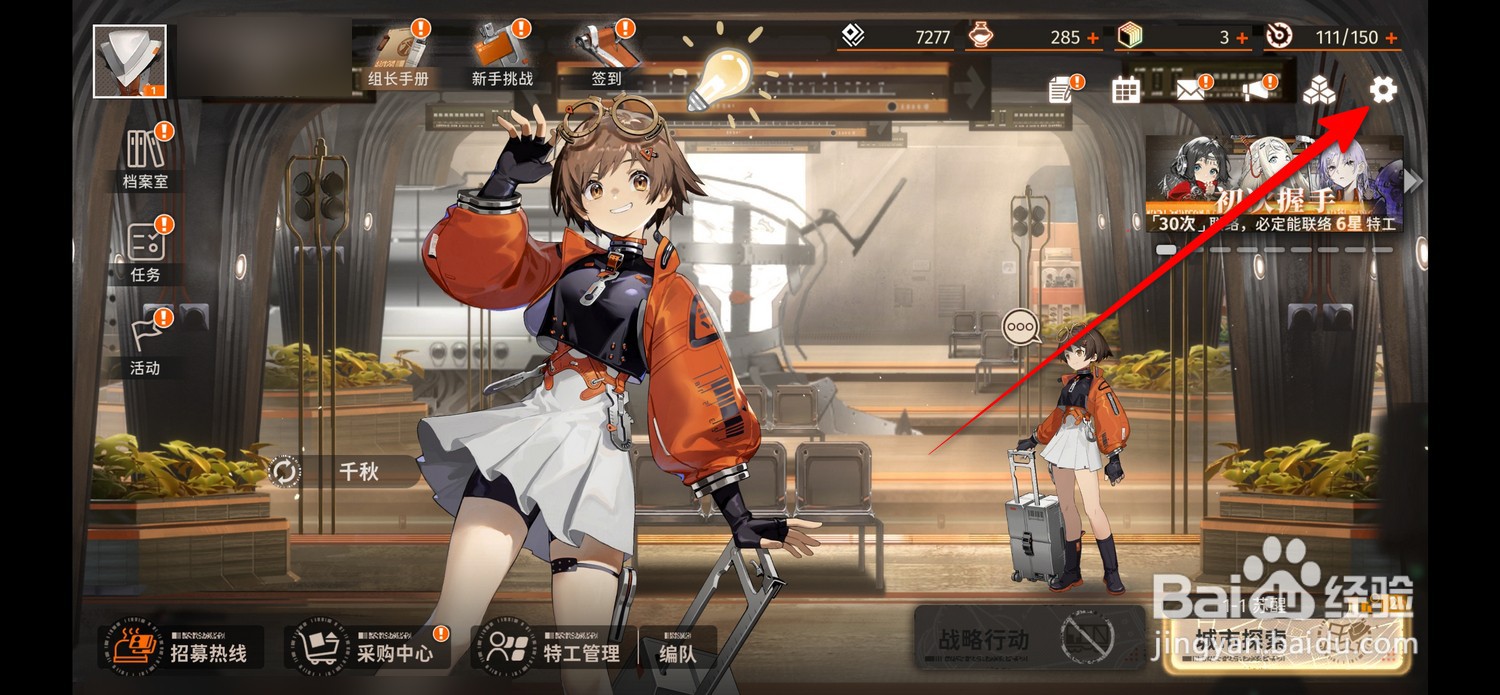1500x695 pixels.
Task: Open the megaphone announcements icon
Action: pos(1256,91)
